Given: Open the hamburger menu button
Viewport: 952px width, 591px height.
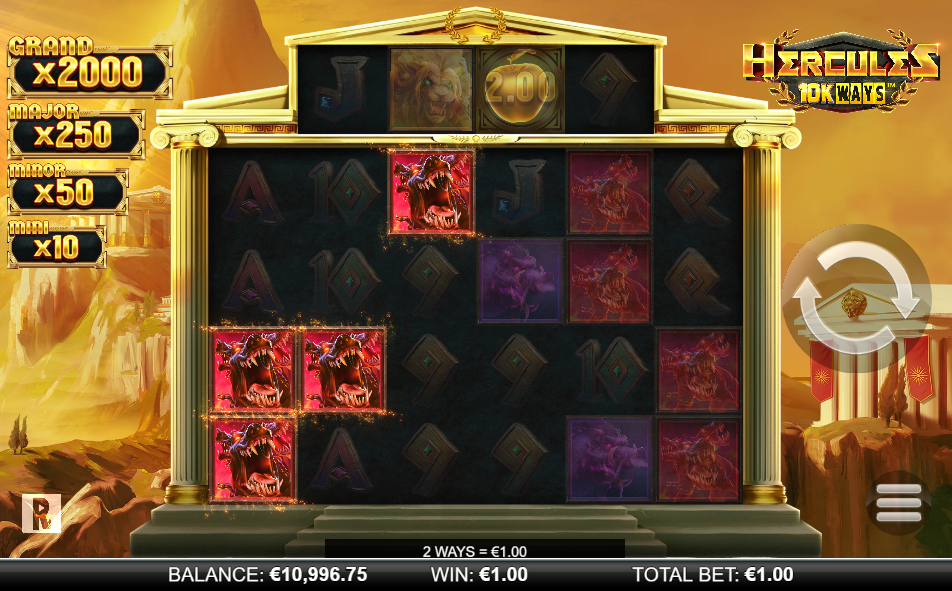Looking at the screenshot, I should [x=898, y=504].
